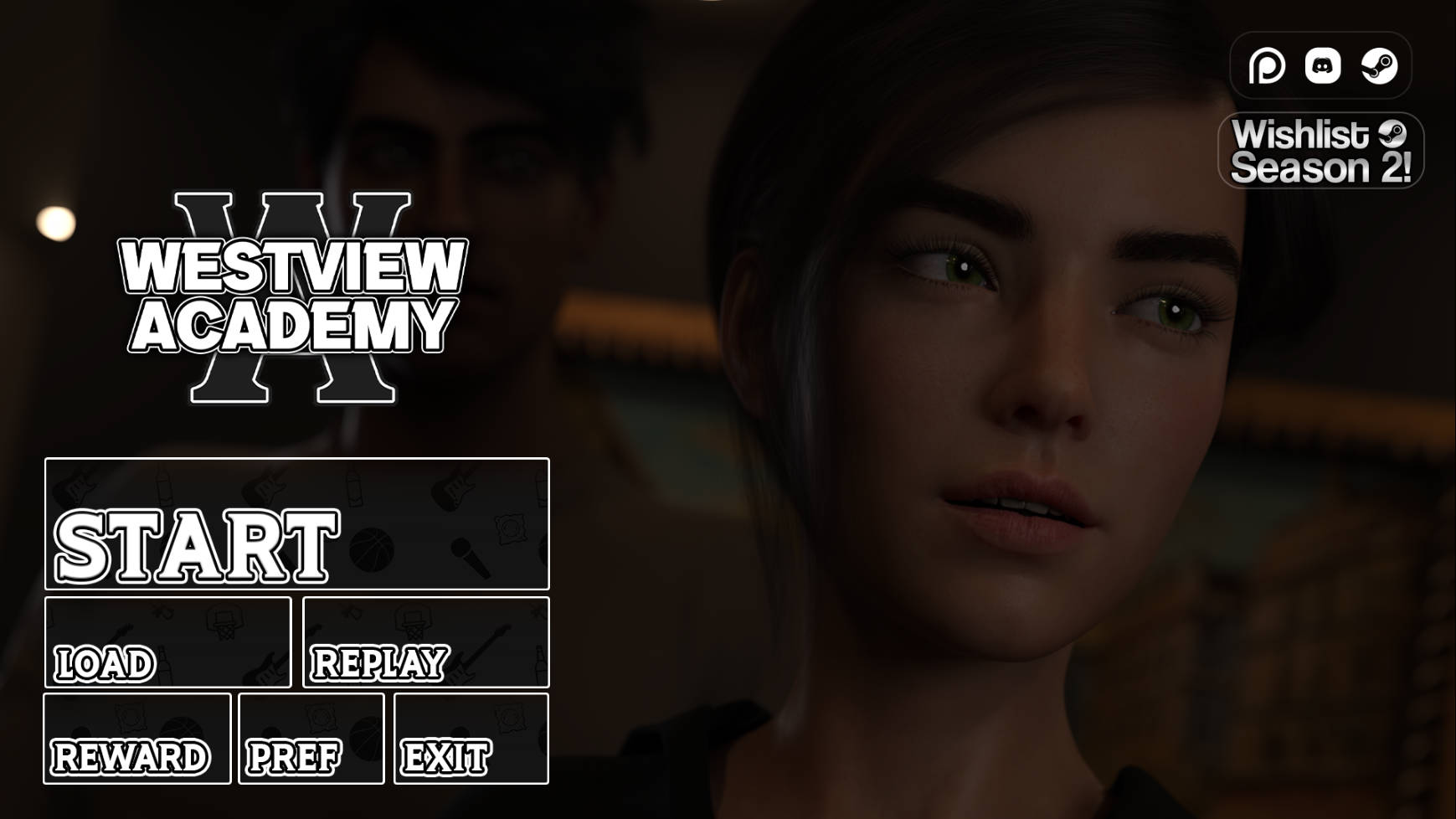Click the Wishlist Season 2 banner
Image resolution: width=1456 pixels, height=819 pixels.
pos(1320,151)
